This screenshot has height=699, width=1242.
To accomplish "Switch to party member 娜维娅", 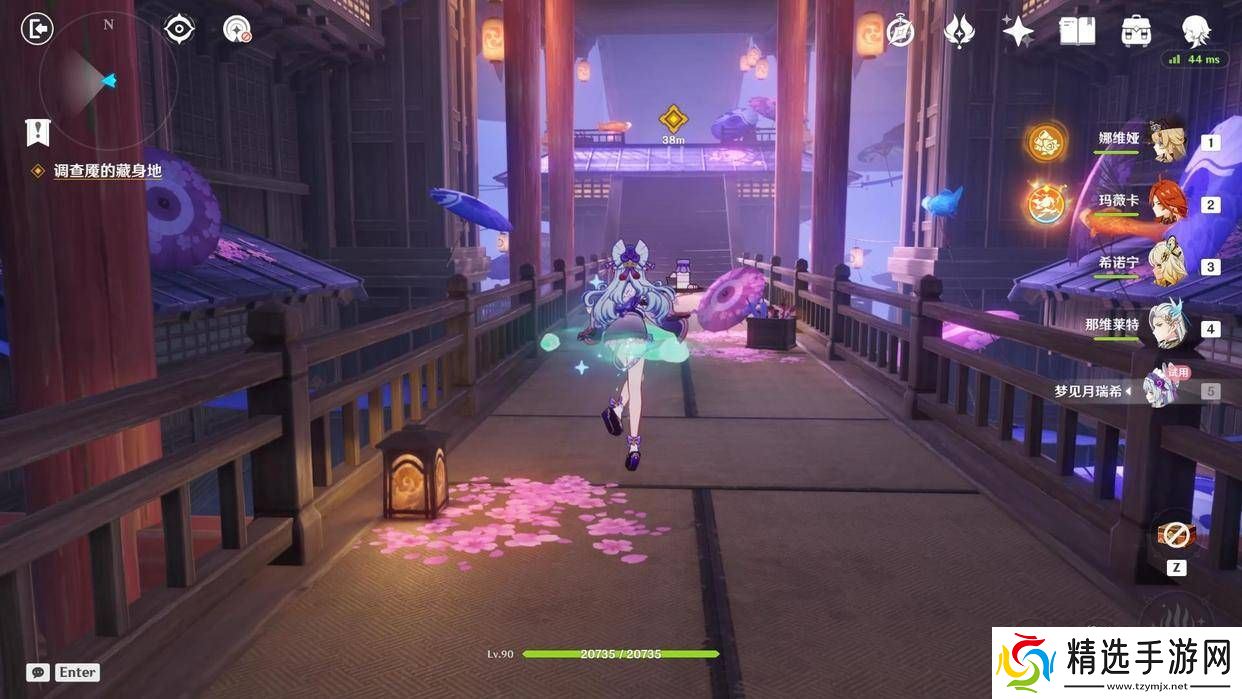I will click(1166, 142).
